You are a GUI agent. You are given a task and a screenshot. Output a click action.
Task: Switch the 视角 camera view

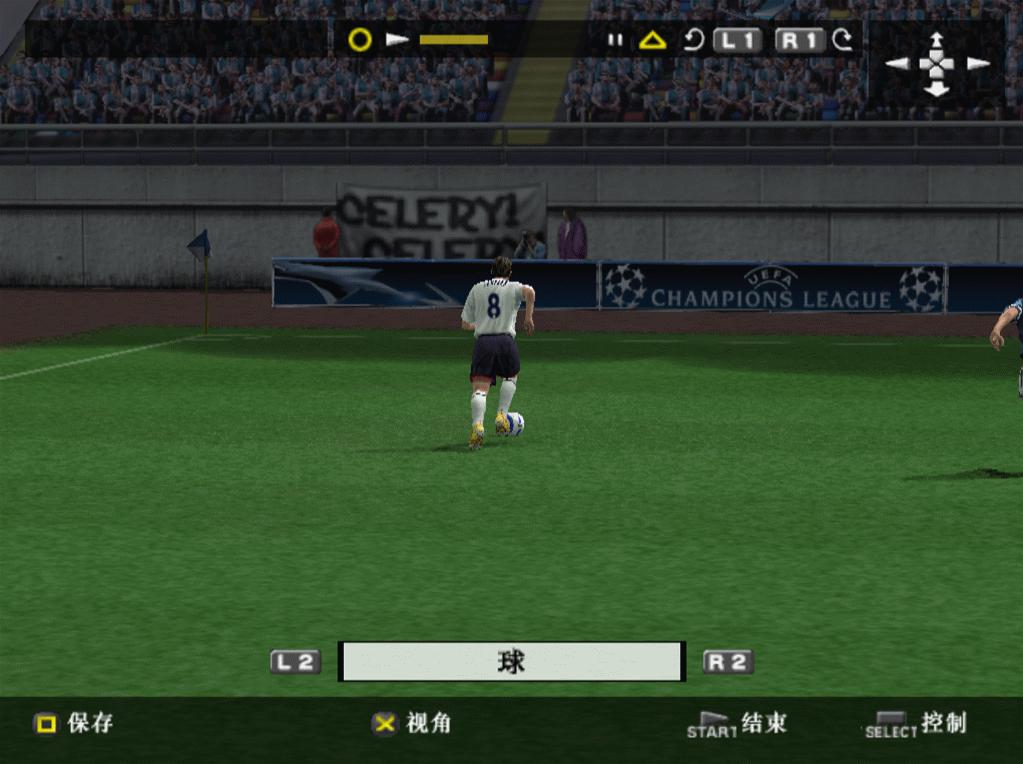coord(412,723)
